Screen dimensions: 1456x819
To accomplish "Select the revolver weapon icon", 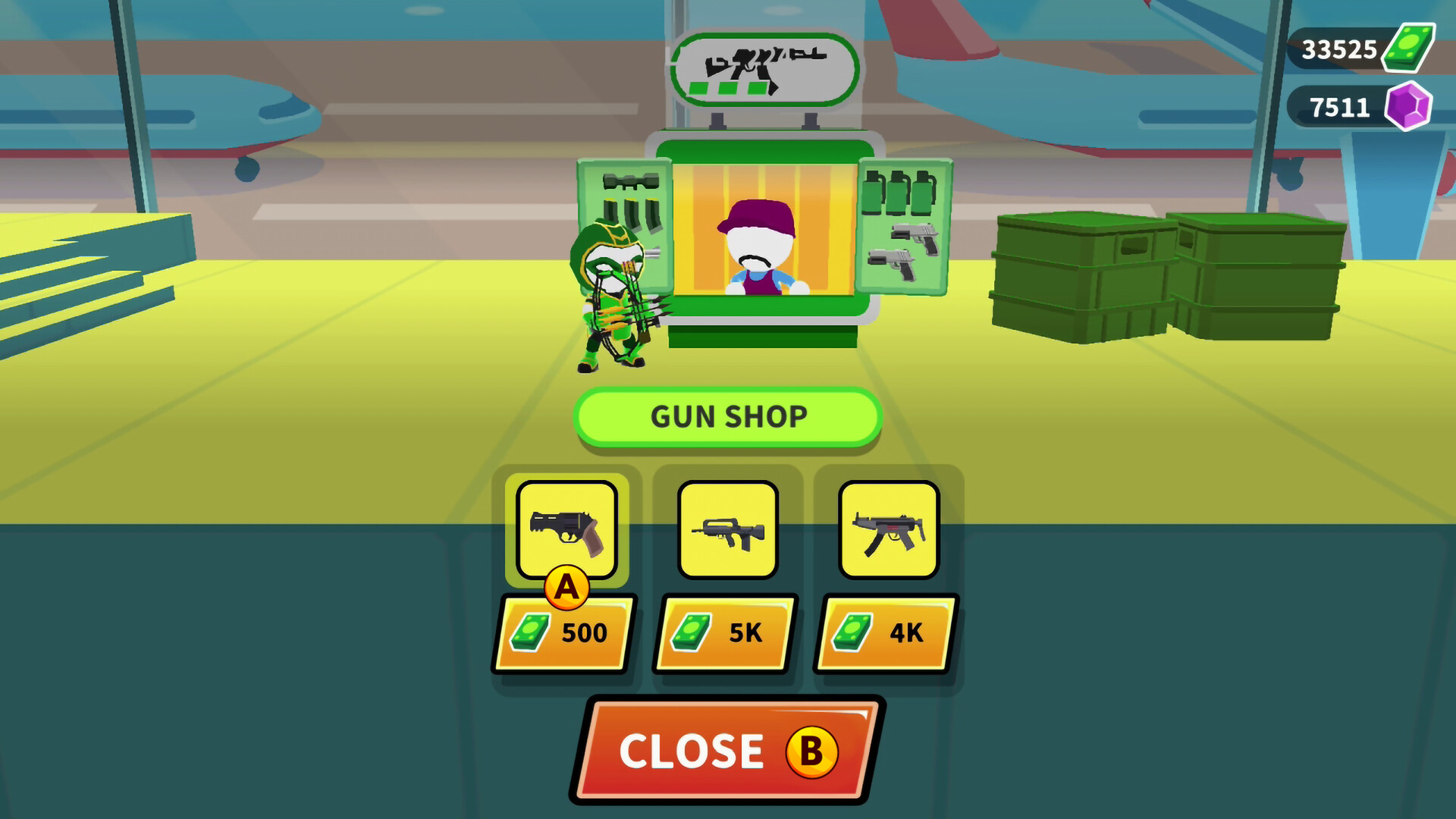I will click(566, 531).
